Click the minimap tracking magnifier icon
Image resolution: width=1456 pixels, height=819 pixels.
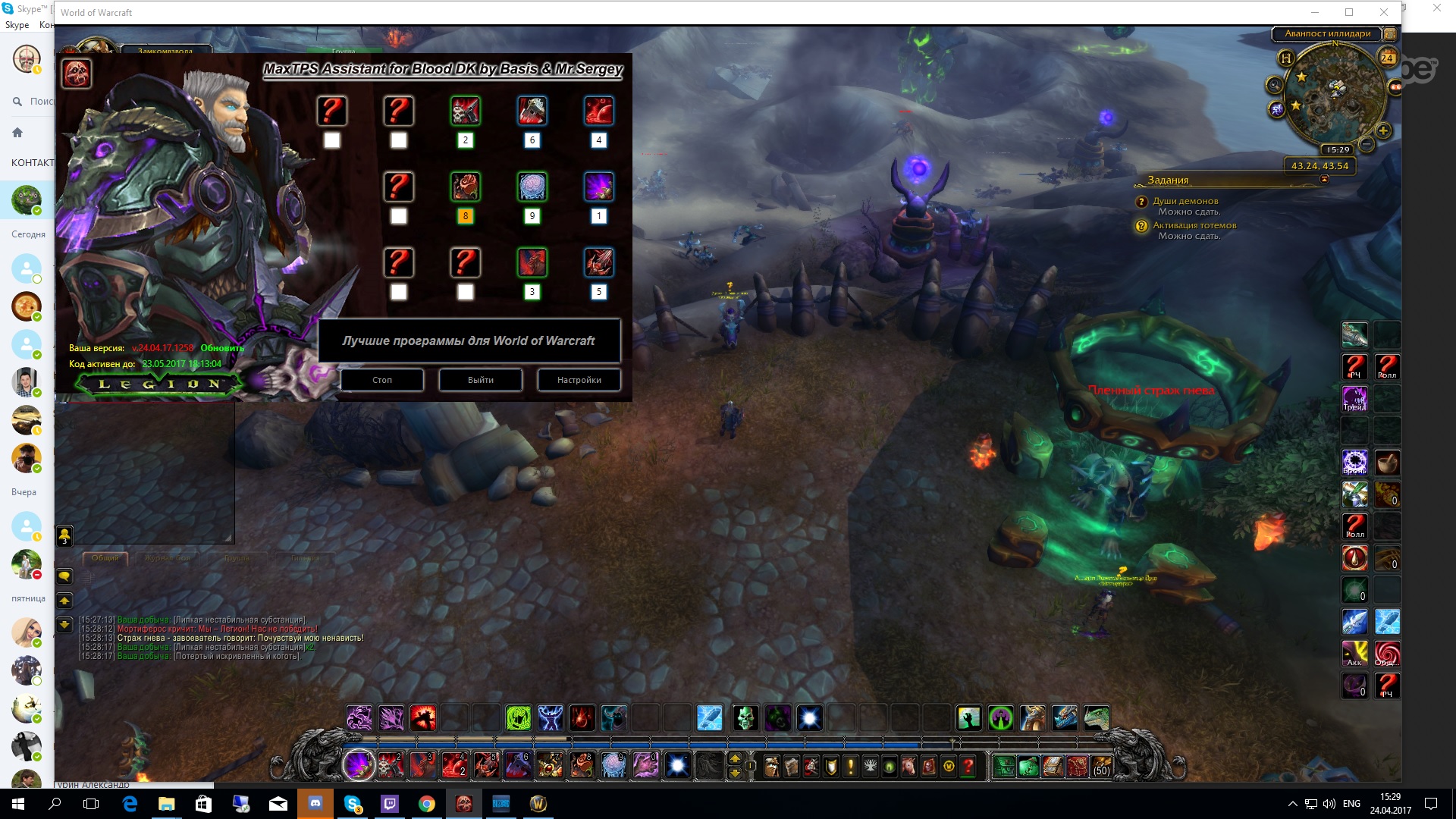(1275, 85)
